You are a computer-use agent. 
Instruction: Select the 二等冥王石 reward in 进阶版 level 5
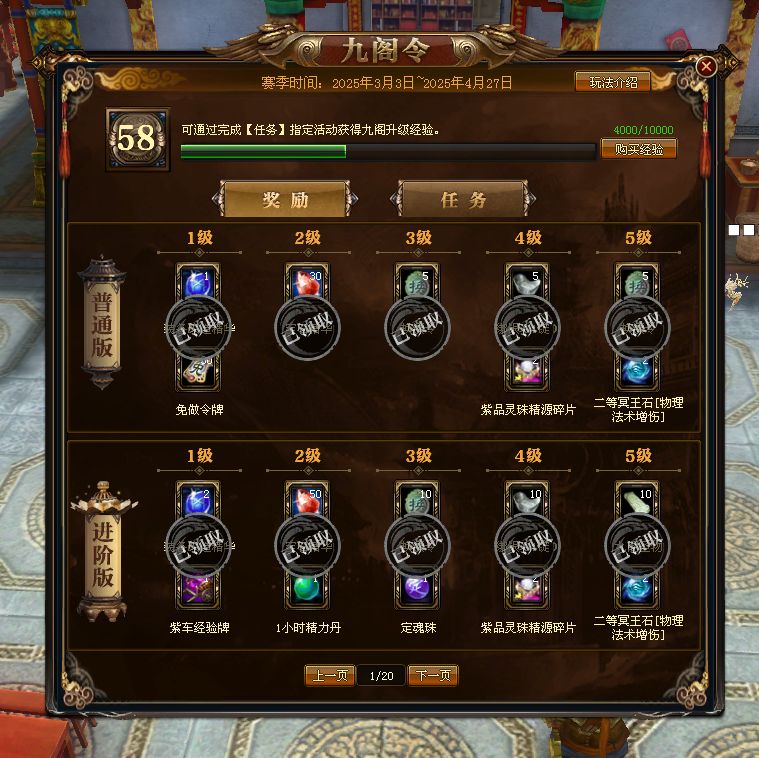637,588
